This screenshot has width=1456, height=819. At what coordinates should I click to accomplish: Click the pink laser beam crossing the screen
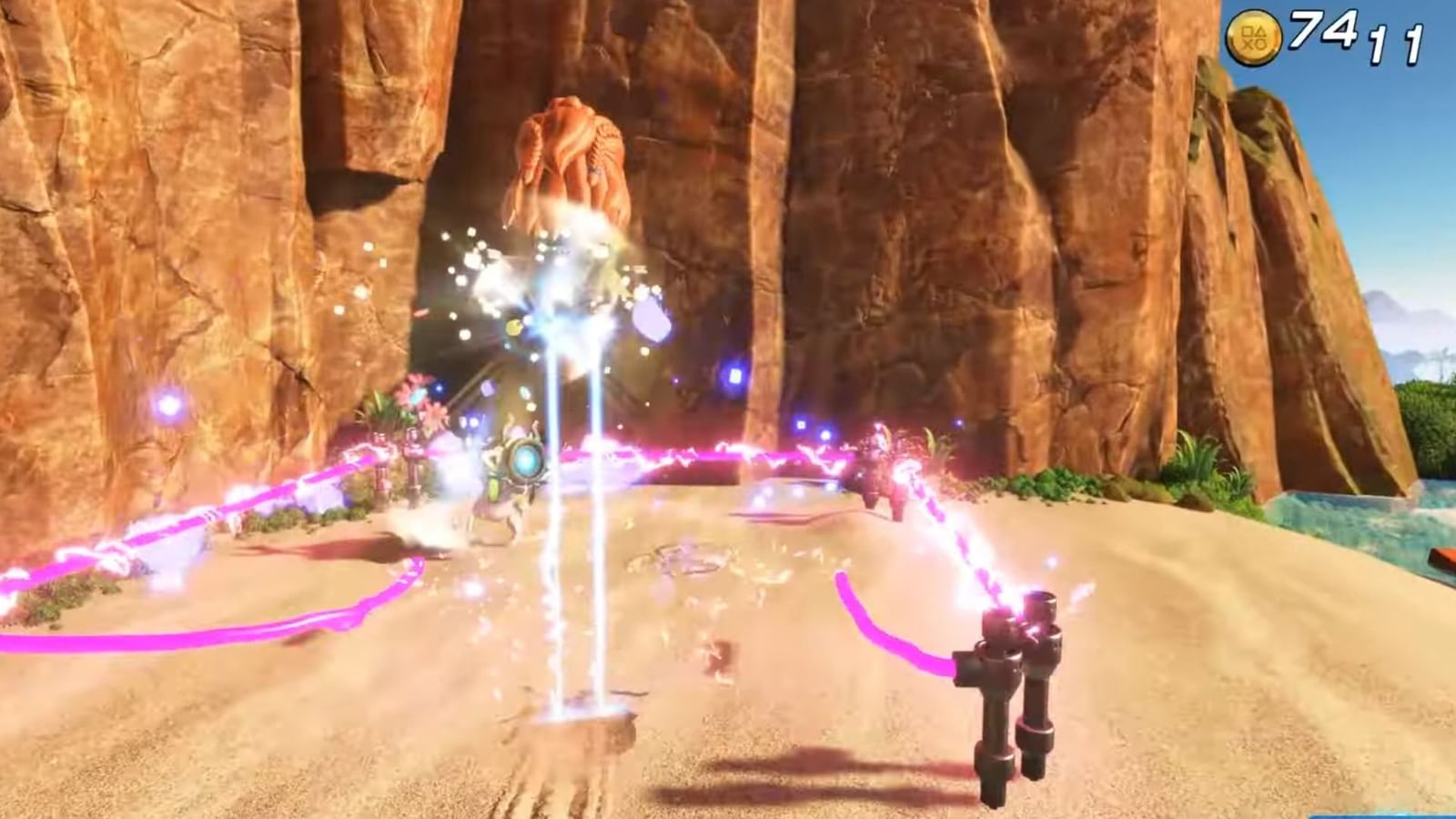(710, 455)
